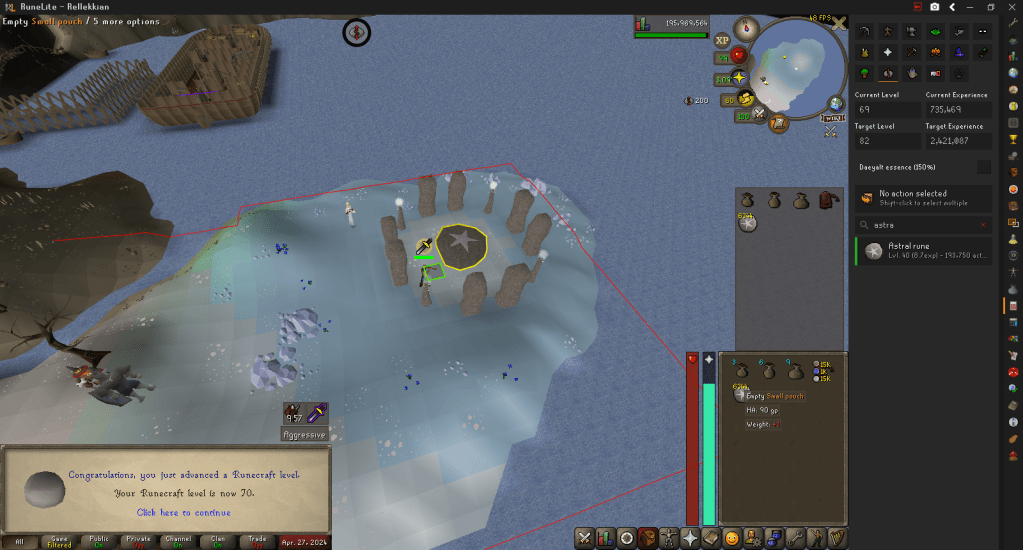
Task: Open the world map globe orb
Action: (x=836, y=103)
